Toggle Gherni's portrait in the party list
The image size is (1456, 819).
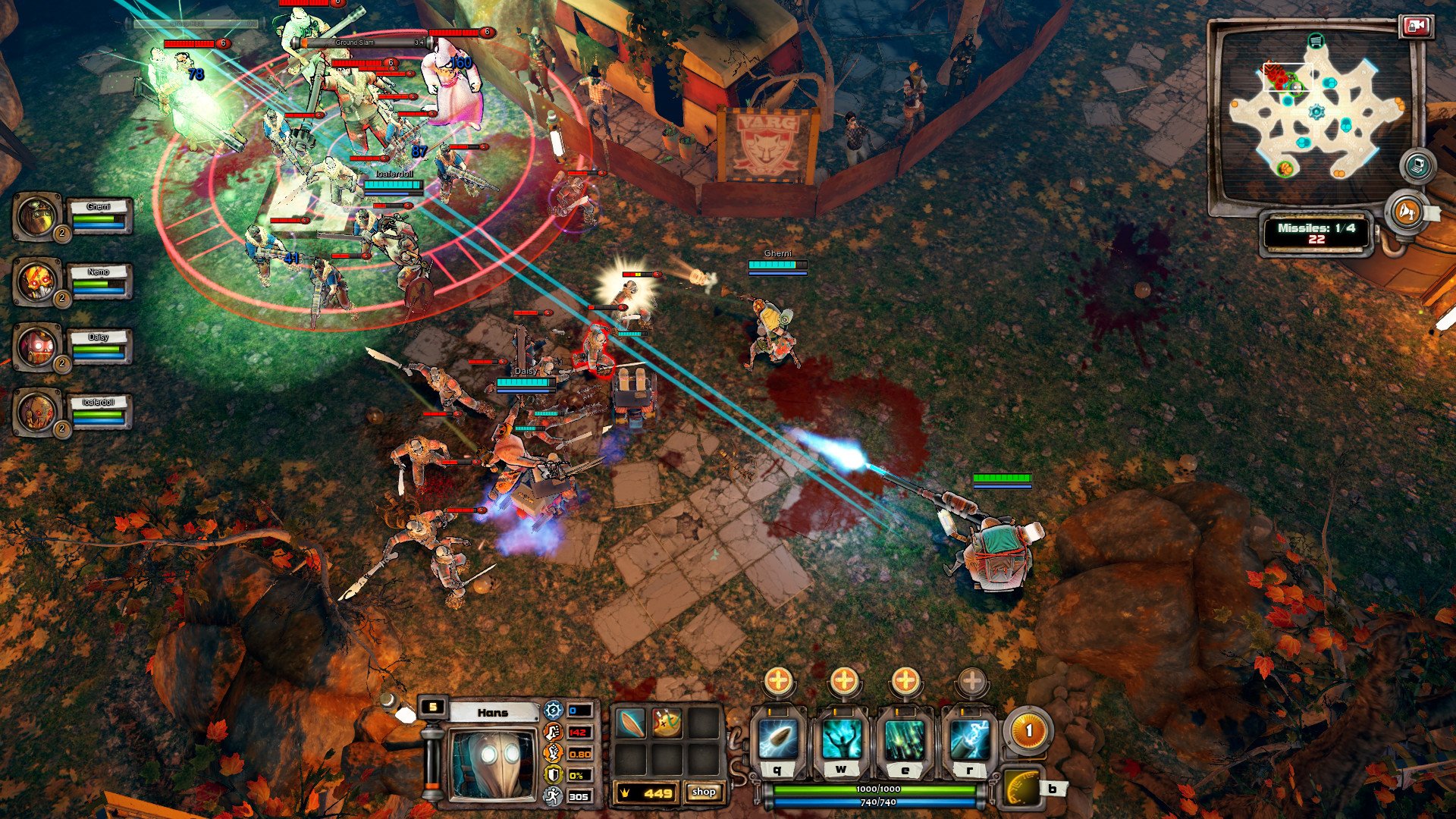36,221
